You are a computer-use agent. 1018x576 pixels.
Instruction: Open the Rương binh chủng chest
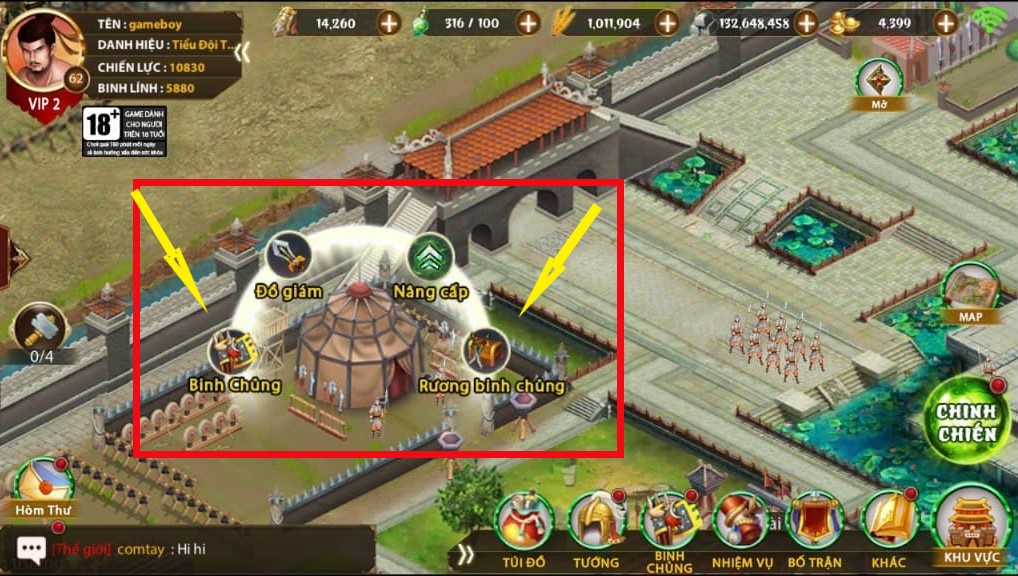click(486, 352)
